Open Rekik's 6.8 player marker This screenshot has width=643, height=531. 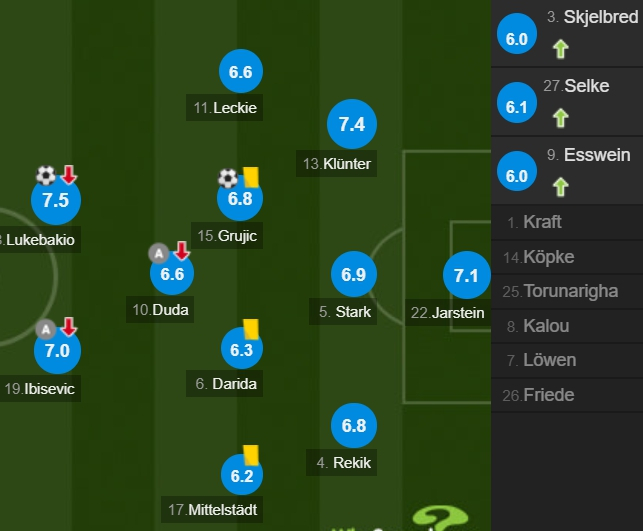353,425
